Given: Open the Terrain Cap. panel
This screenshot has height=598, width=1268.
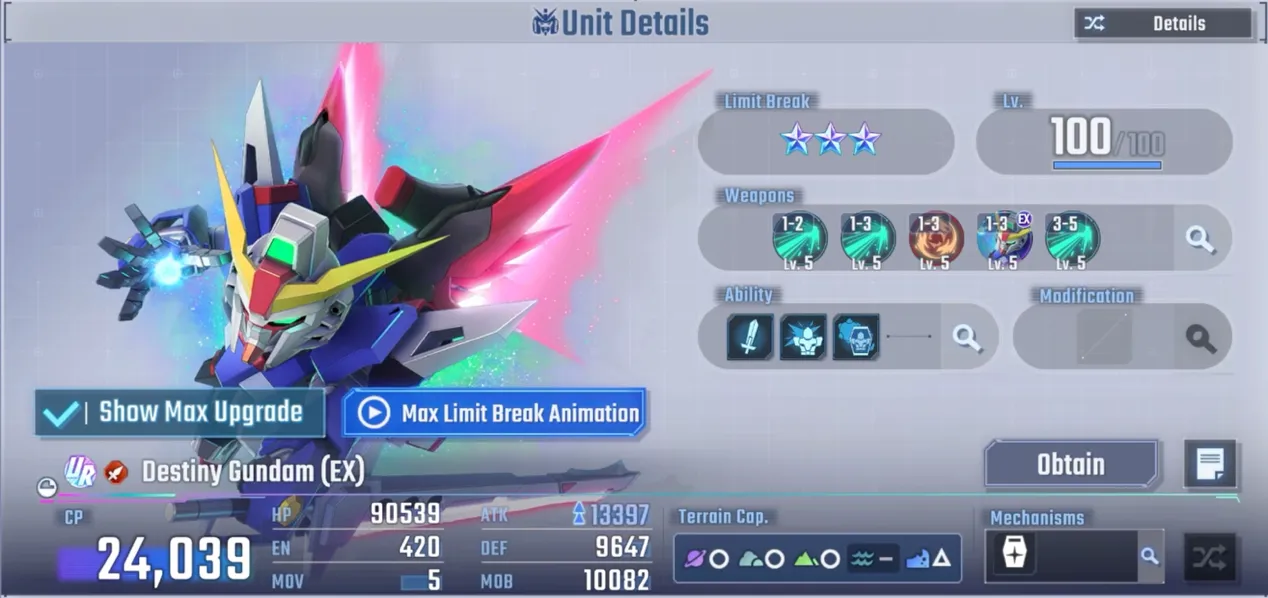Looking at the screenshot, I should (817, 558).
